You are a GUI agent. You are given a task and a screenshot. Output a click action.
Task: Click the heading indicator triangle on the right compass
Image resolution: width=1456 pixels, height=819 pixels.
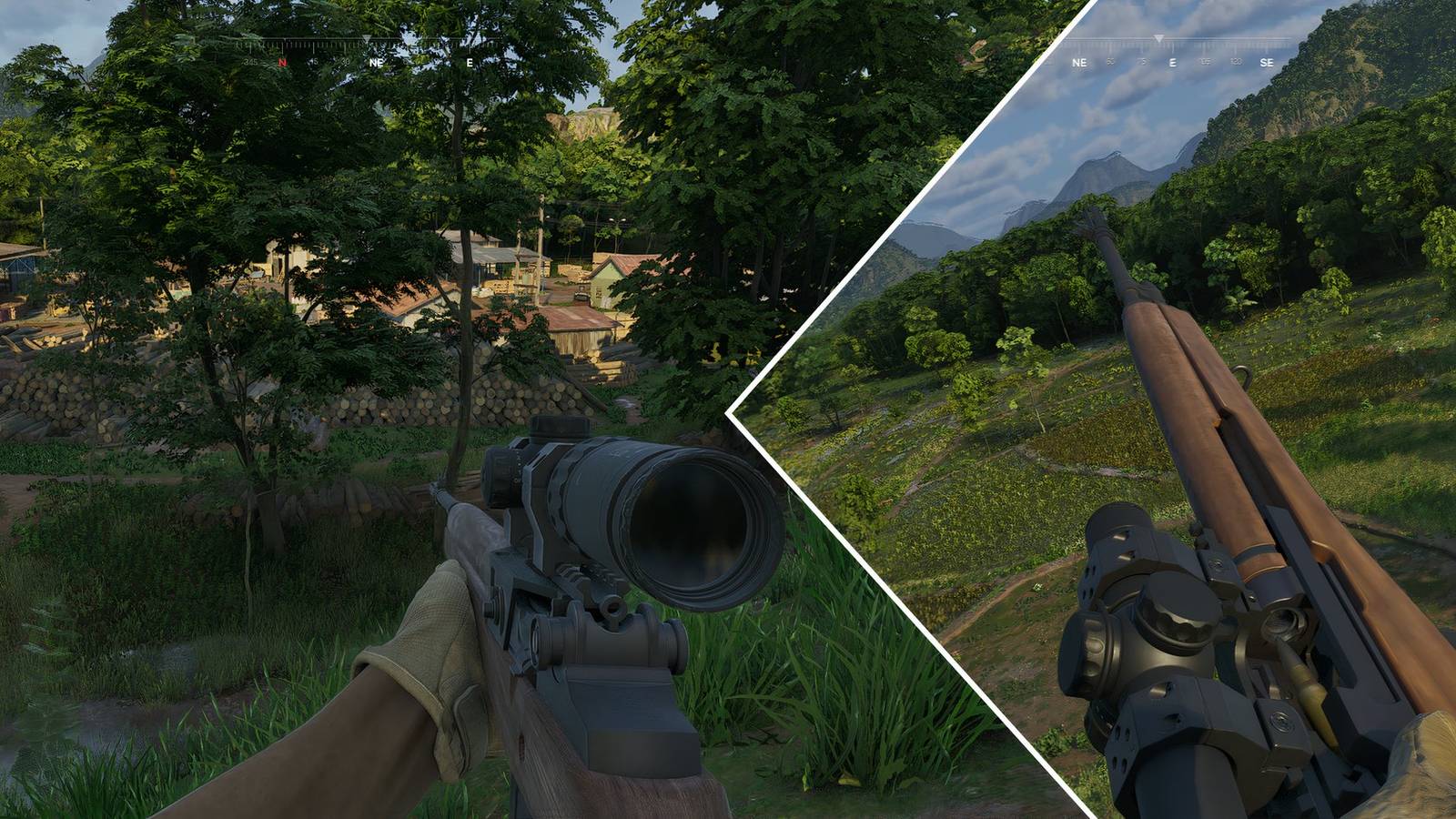(x=1159, y=38)
